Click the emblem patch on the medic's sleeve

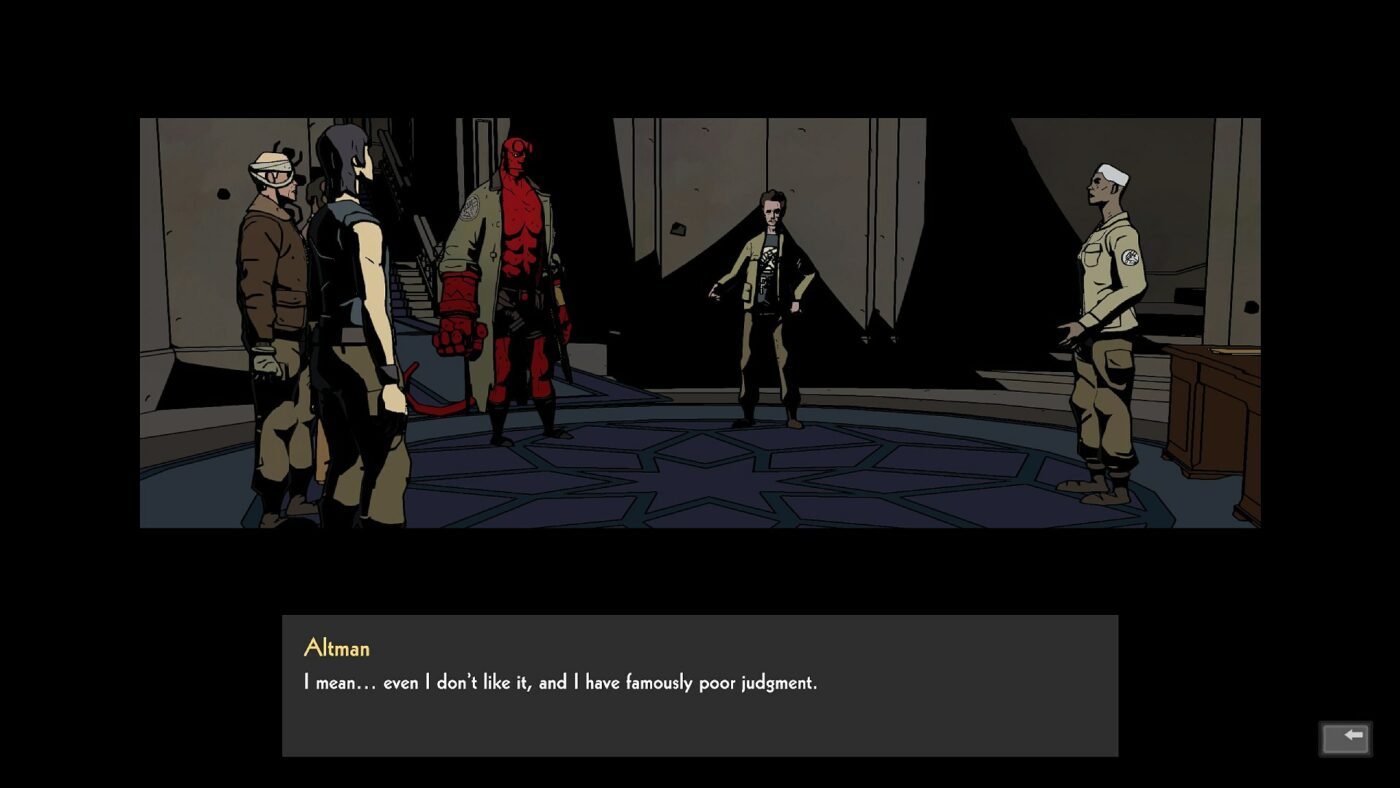tap(1130, 259)
